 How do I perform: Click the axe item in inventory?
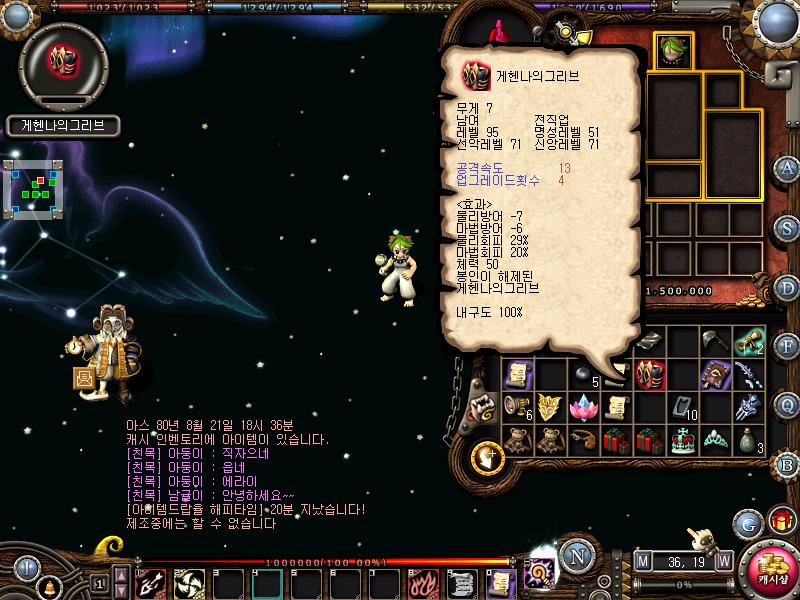tap(716, 342)
